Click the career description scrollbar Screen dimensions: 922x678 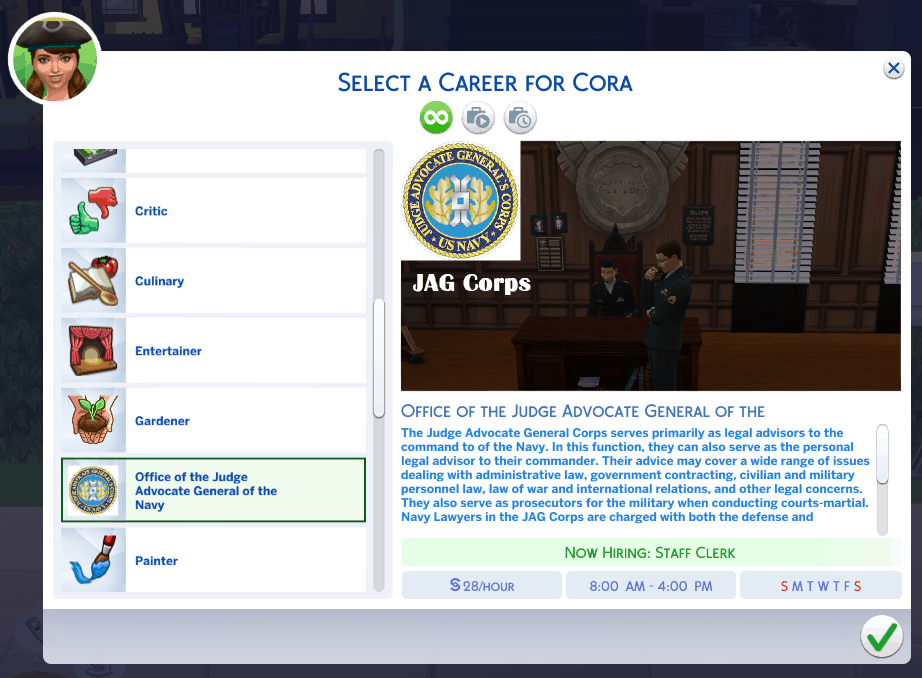(x=882, y=455)
